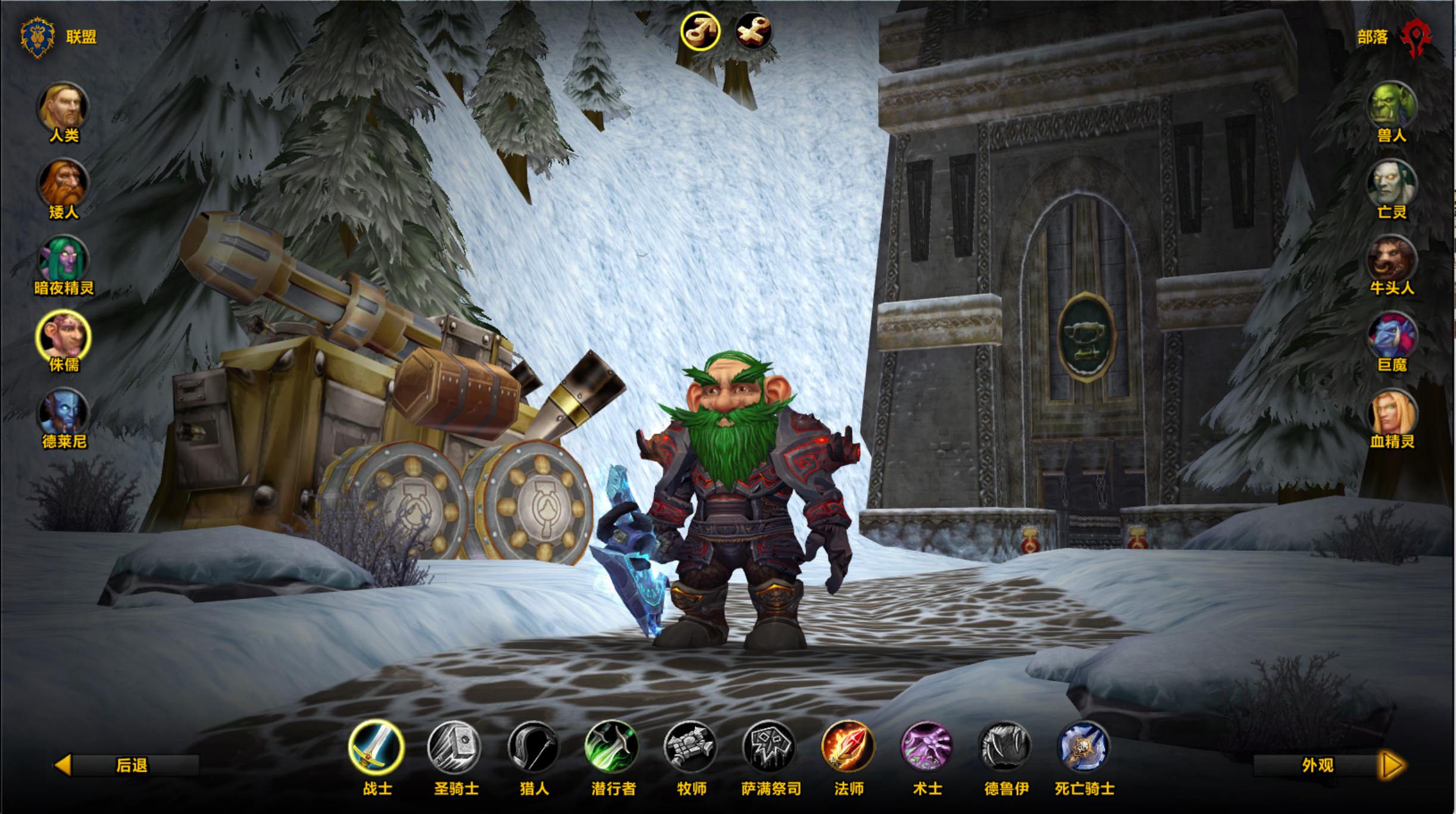The width and height of the screenshot is (1456, 814).
Task: Choose the Blood Elf race (血精灵)
Action: pyautogui.click(x=1392, y=412)
